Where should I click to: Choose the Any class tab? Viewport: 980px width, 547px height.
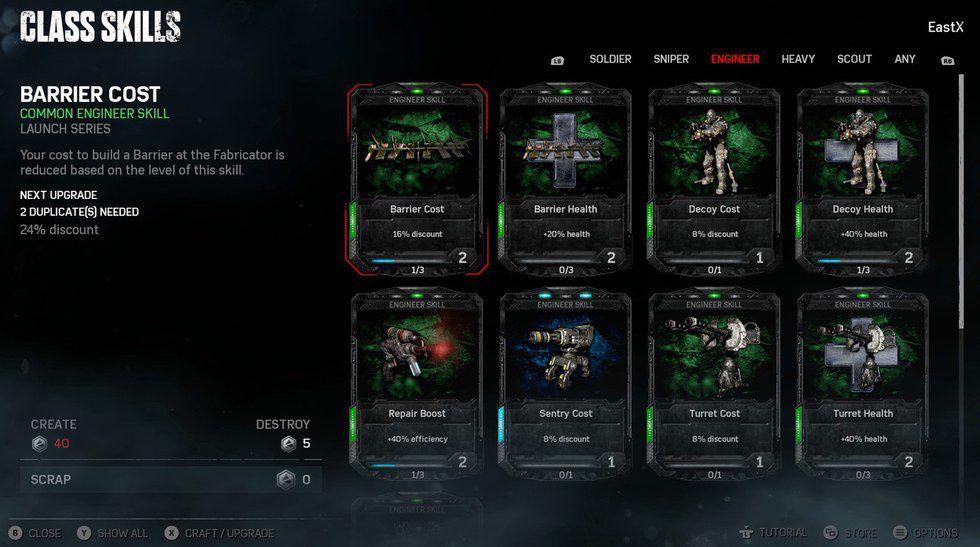(x=905, y=59)
